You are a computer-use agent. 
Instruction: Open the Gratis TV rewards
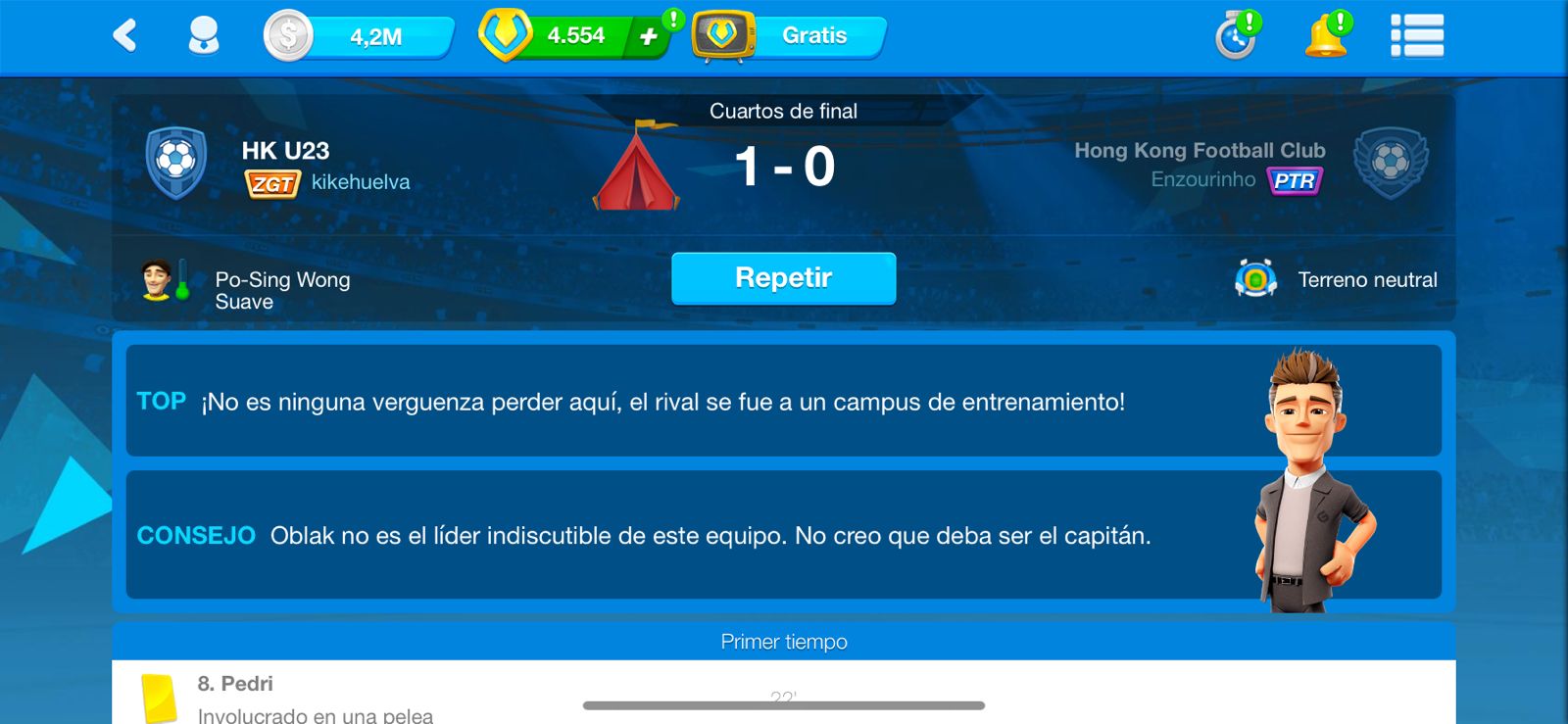(790, 36)
